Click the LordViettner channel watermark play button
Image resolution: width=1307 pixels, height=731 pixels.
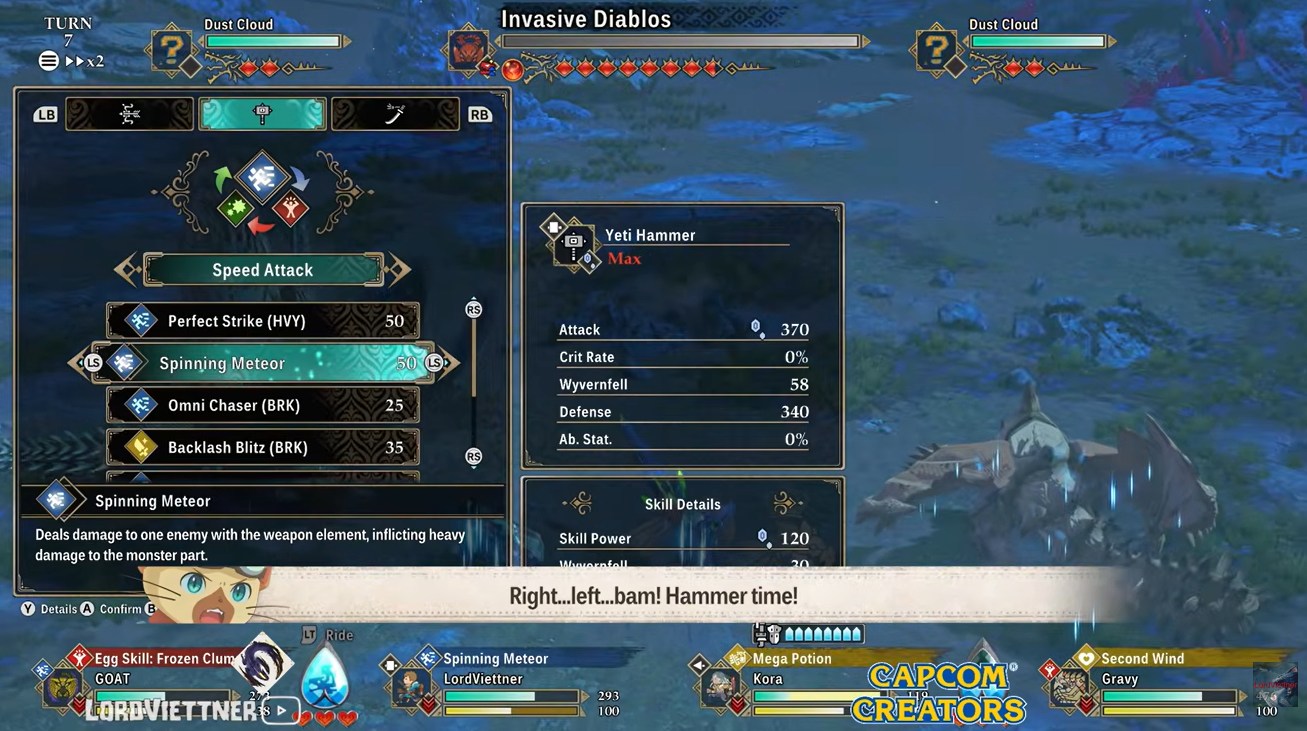click(283, 711)
